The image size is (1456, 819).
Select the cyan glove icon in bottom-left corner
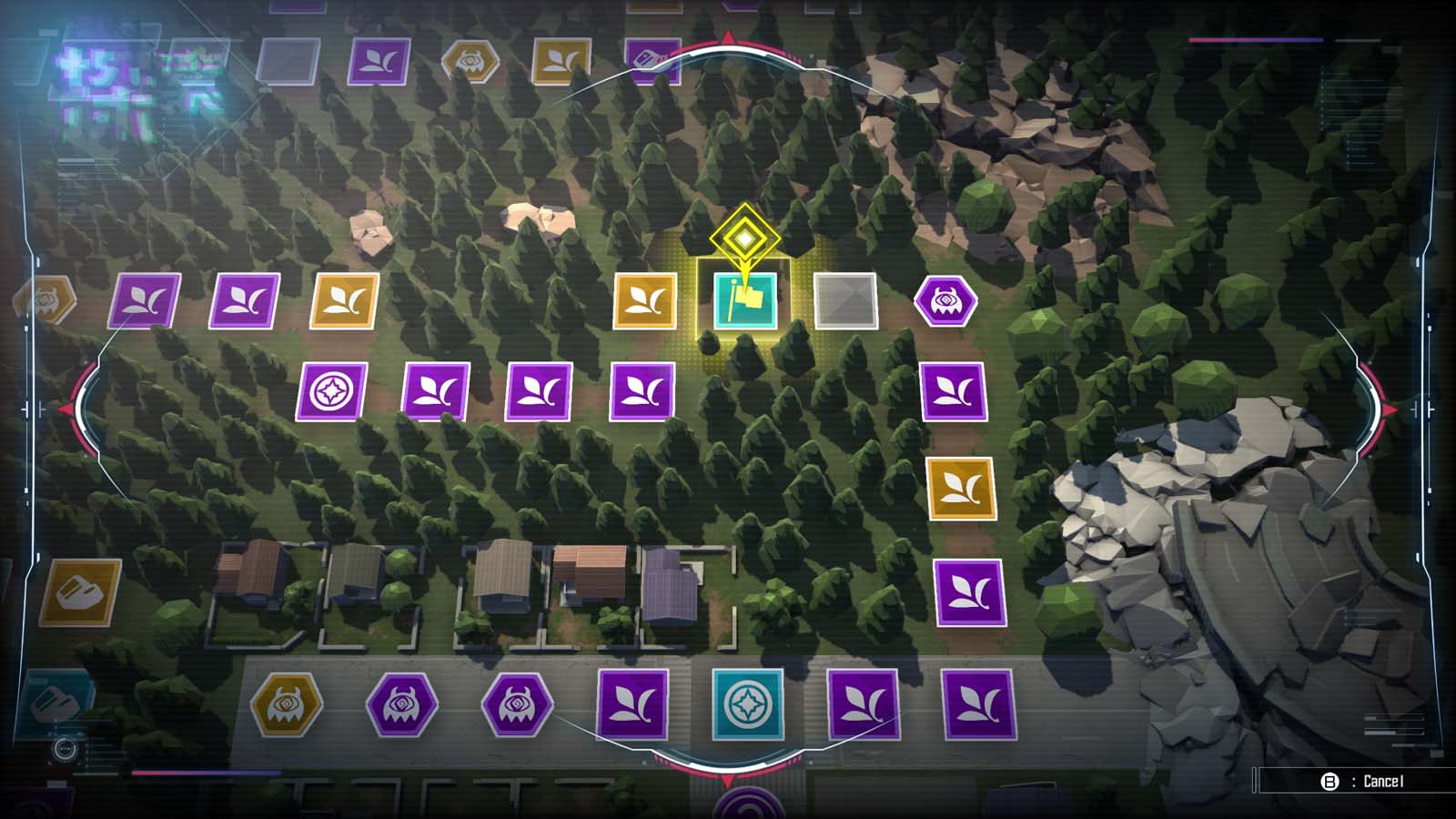(55, 703)
